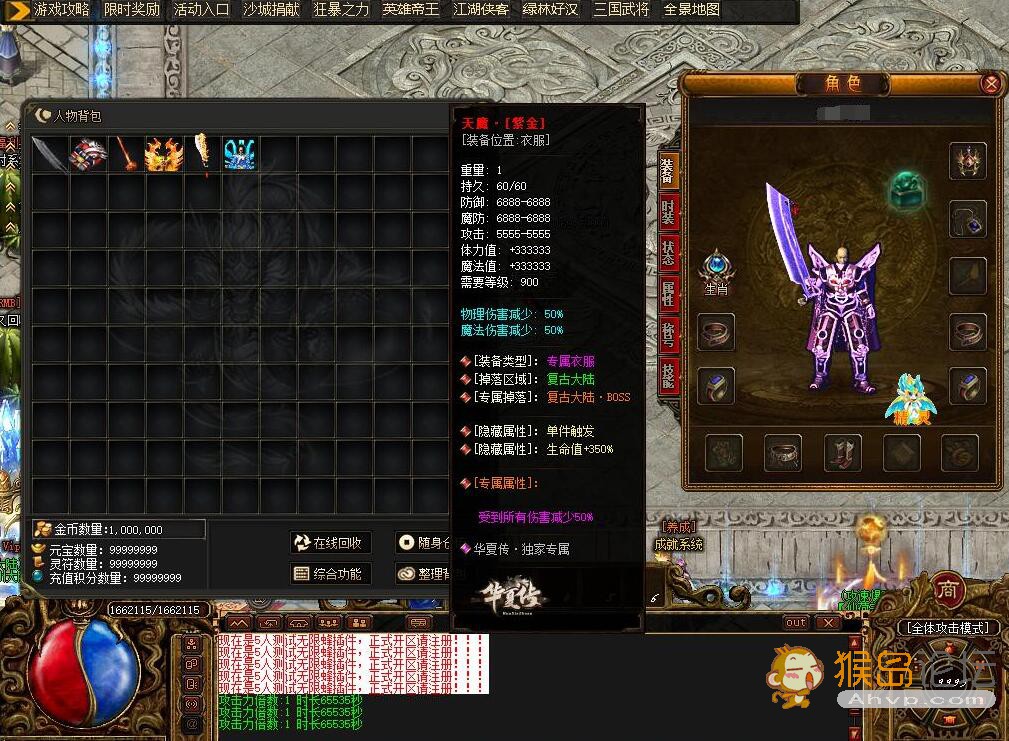Select the flame wings item in the backpack
This screenshot has height=741, width=1009.
pos(163,155)
